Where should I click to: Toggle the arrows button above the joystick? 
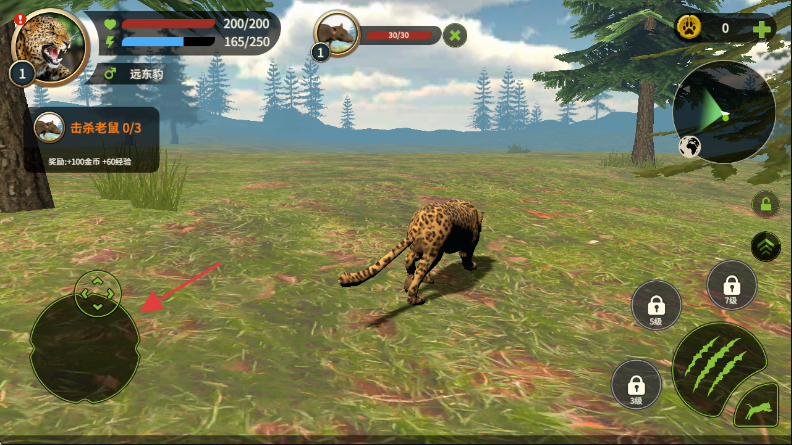click(x=98, y=291)
